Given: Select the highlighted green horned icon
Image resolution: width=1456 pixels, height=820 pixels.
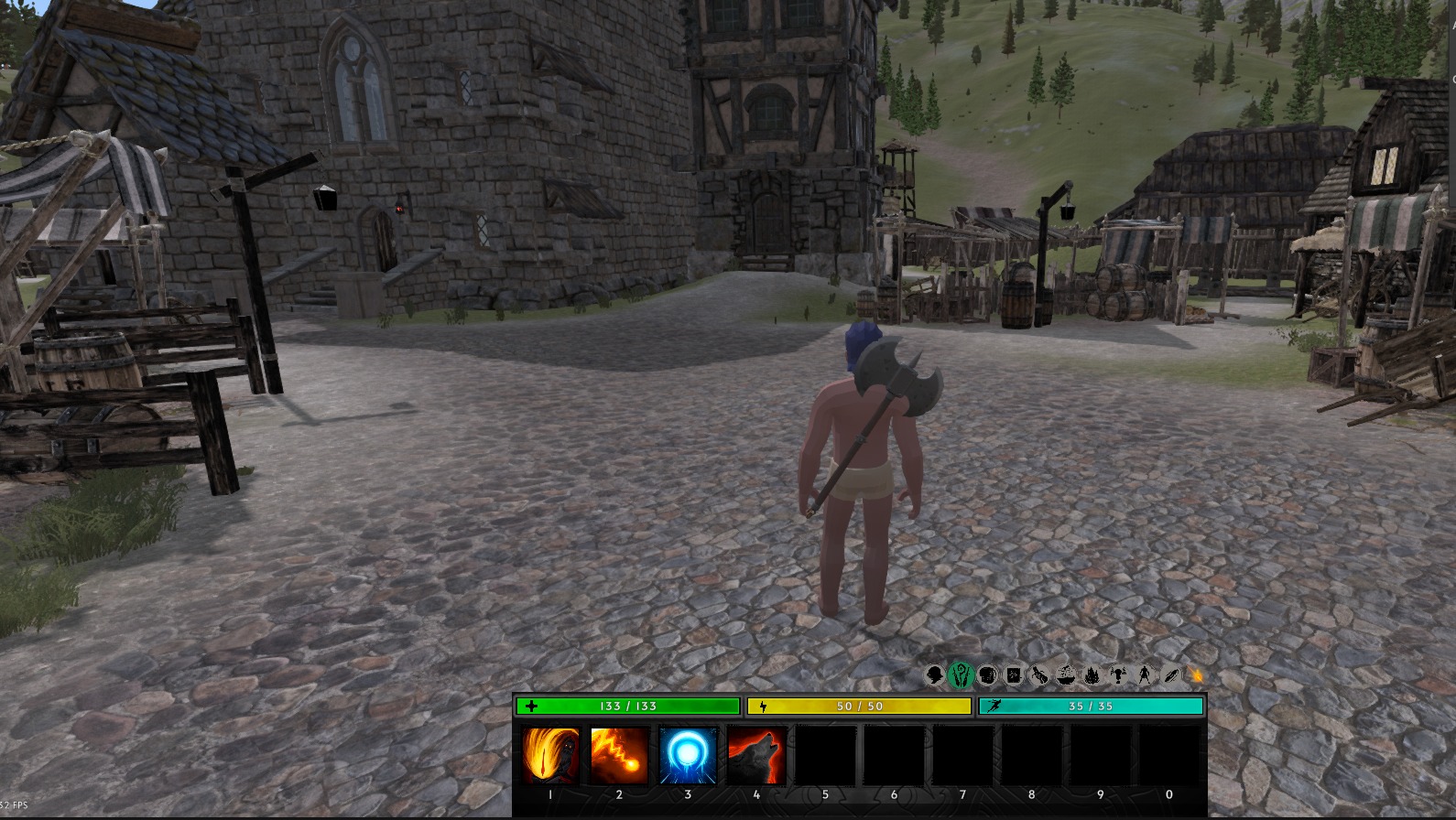Looking at the screenshot, I should [x=961, y=675].
